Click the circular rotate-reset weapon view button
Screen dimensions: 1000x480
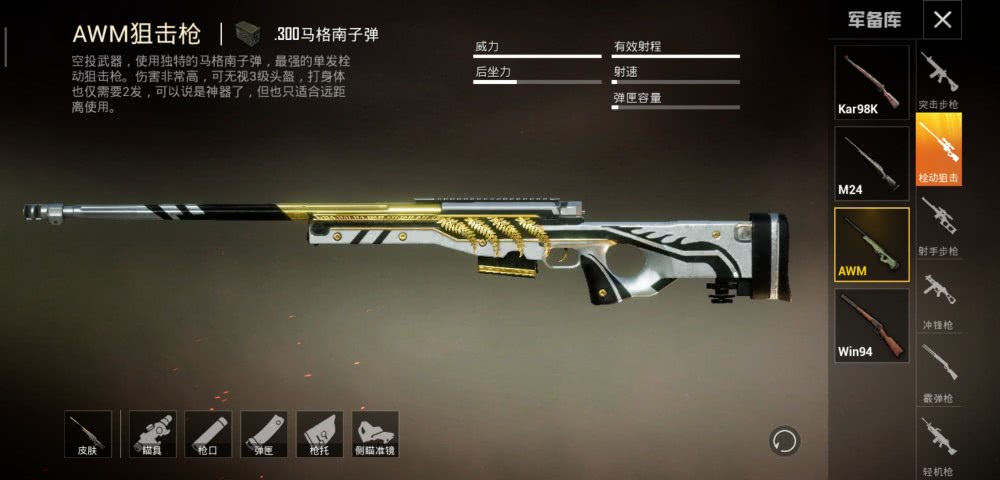(784, 440)
